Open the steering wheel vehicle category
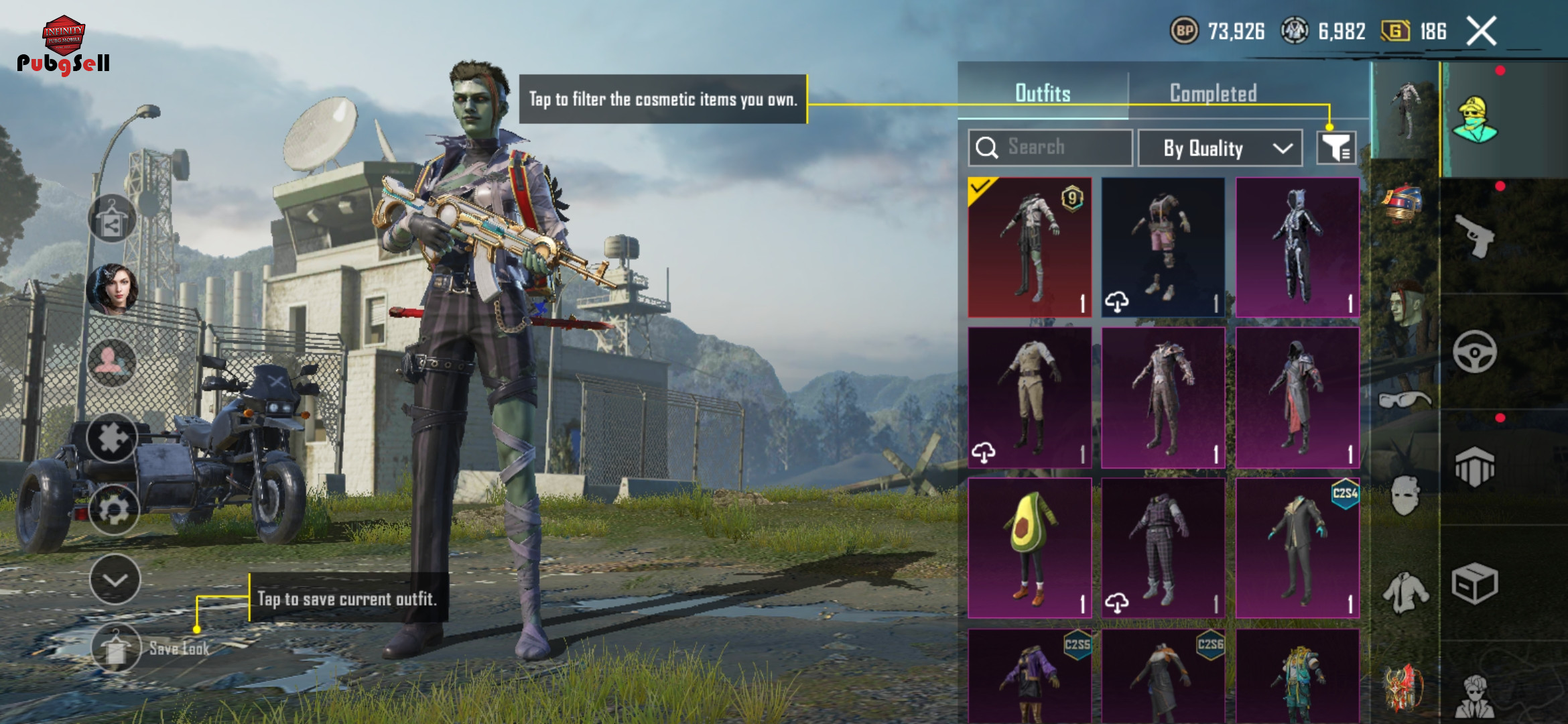 [x=1475, y=351]
